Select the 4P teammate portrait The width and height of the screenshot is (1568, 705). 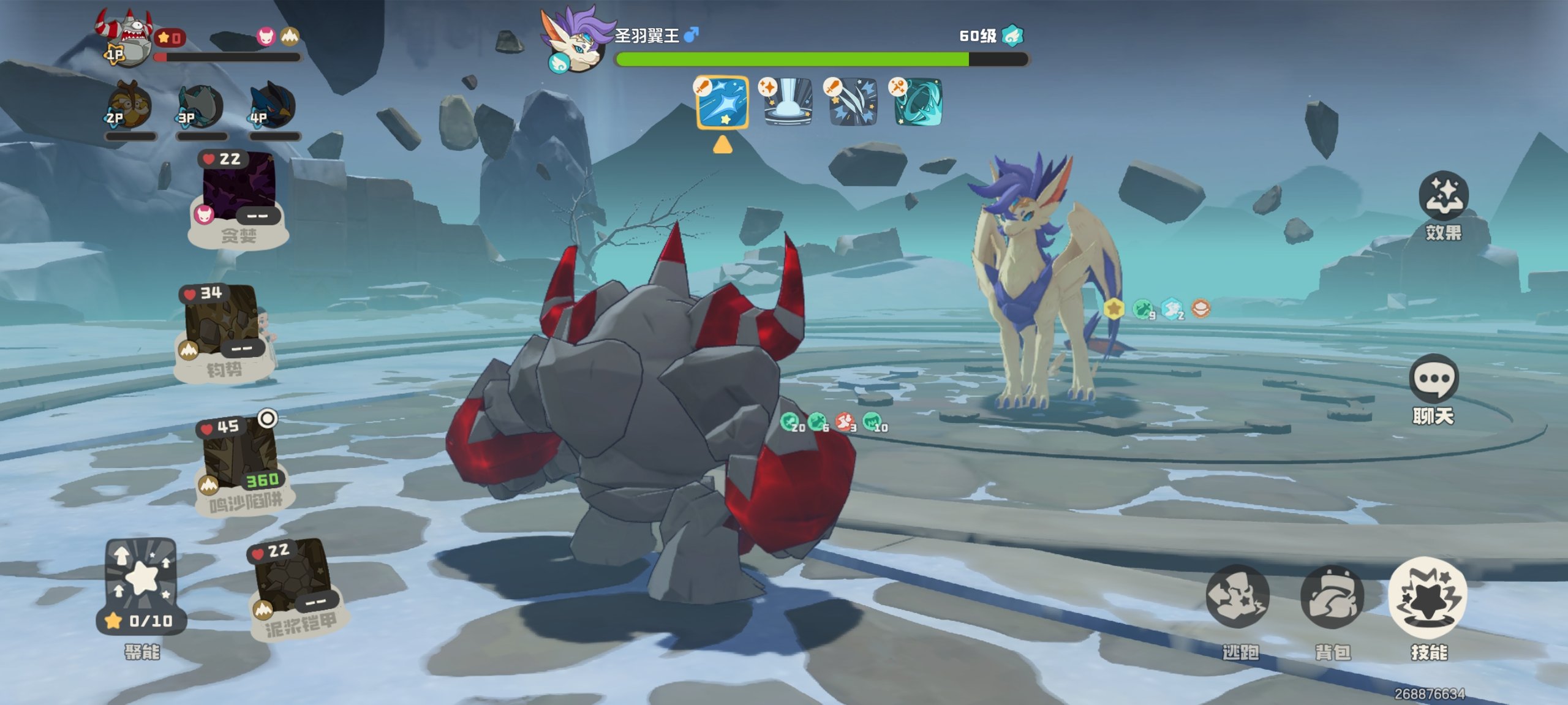(273, 108)
